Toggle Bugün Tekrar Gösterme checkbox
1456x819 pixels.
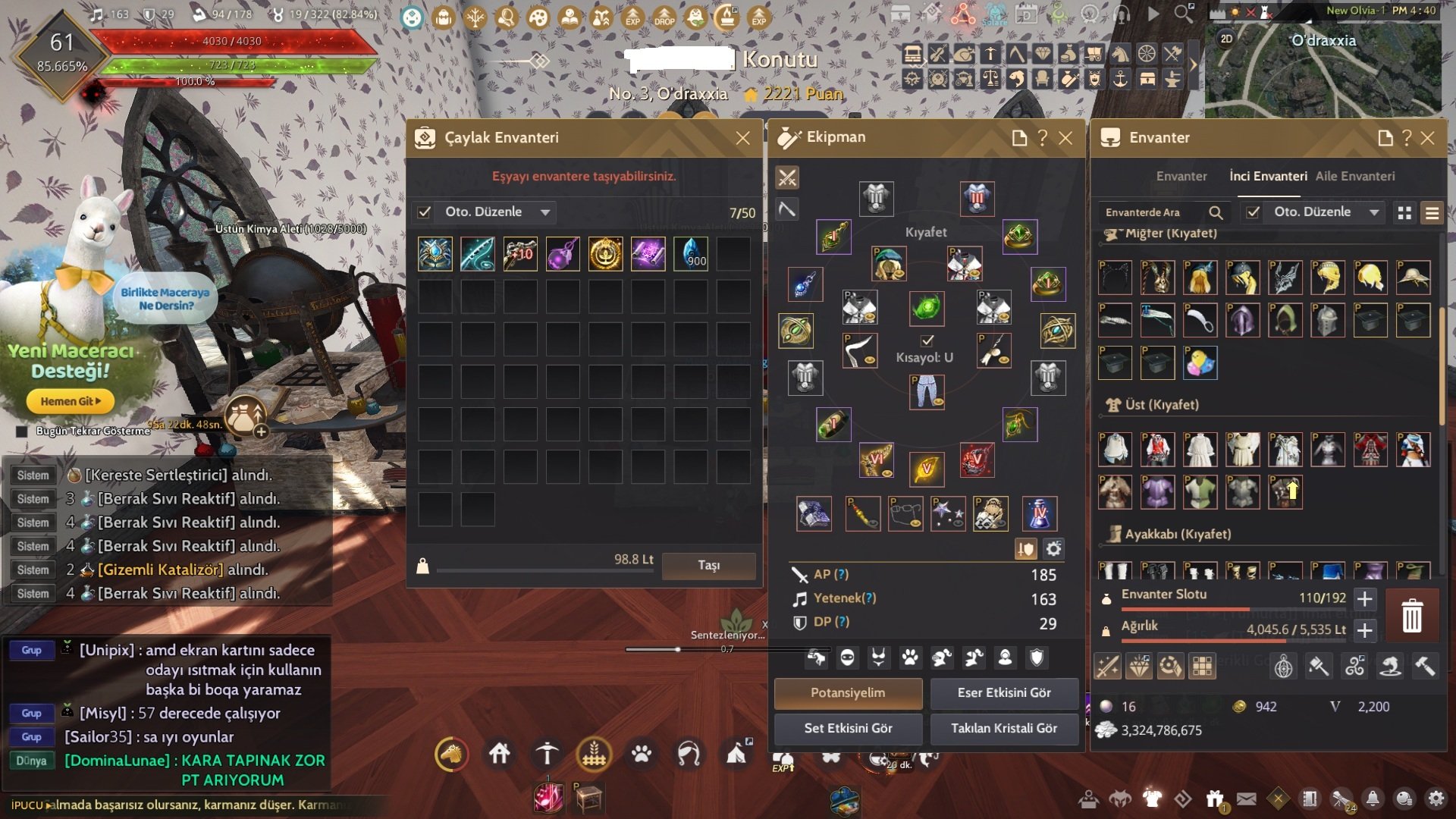[x=22, y=431]
